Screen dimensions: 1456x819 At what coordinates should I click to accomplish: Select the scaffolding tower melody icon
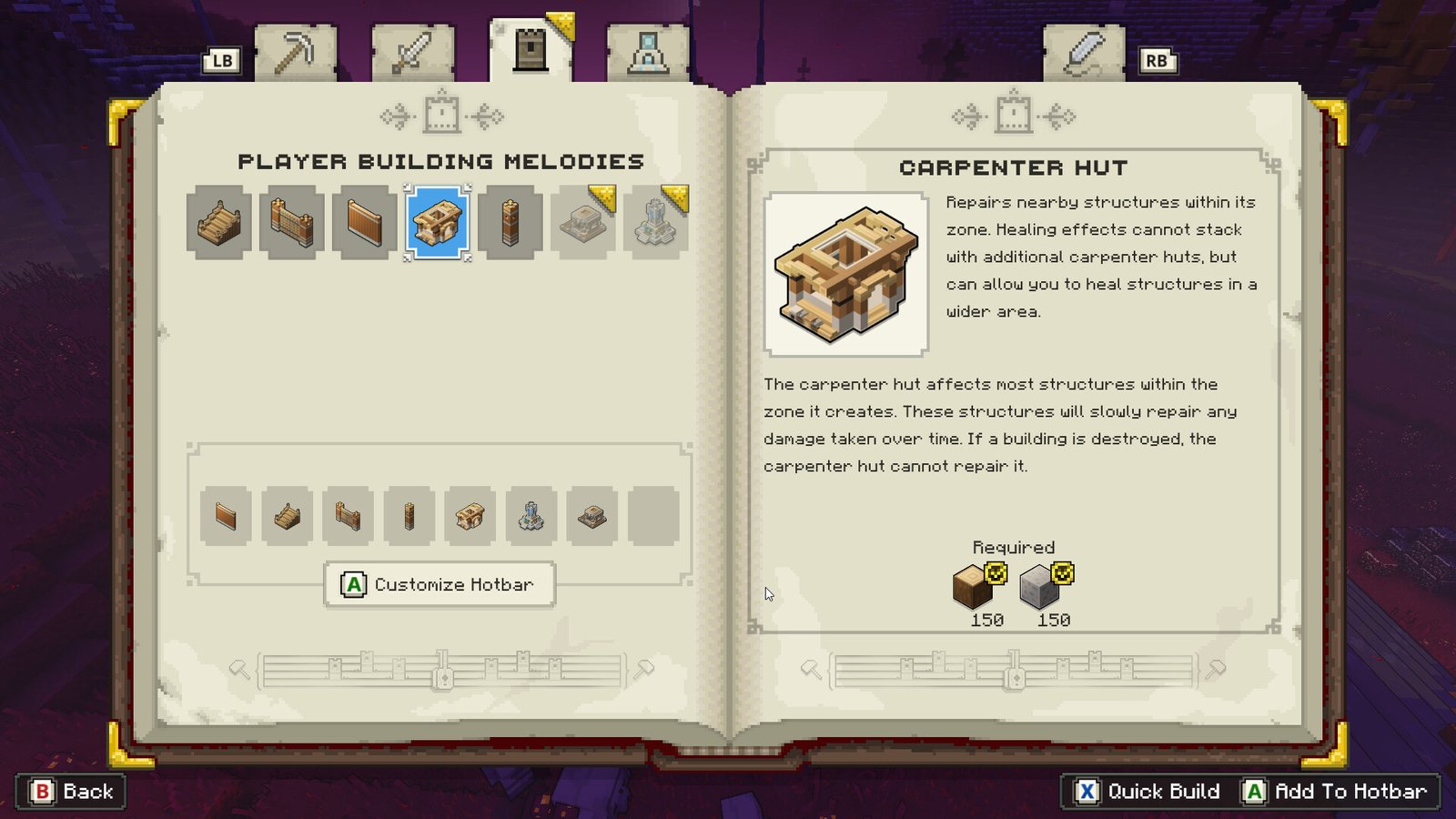[510, 223]
